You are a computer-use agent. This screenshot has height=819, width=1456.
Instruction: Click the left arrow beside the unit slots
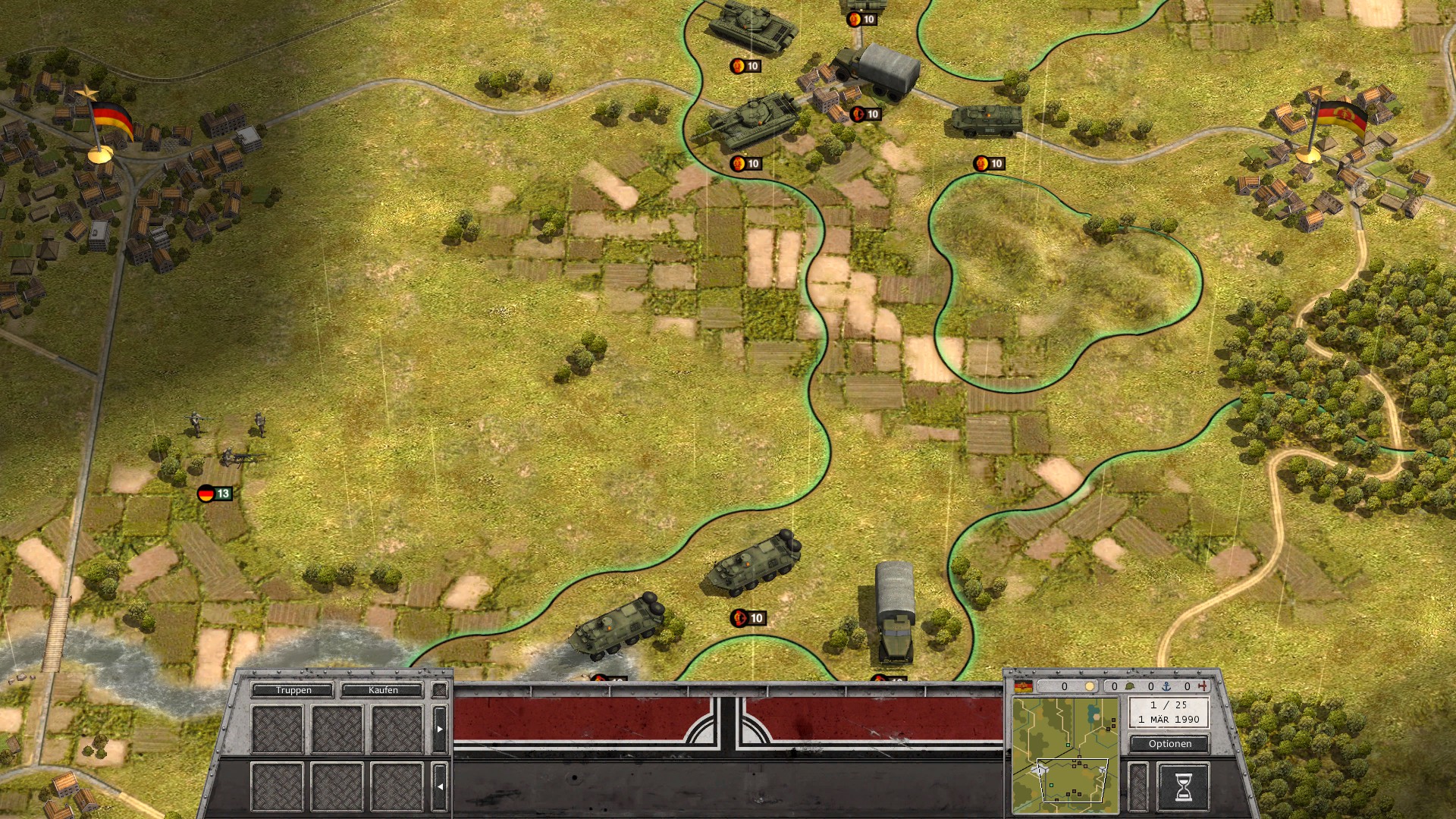click(440, 786)
